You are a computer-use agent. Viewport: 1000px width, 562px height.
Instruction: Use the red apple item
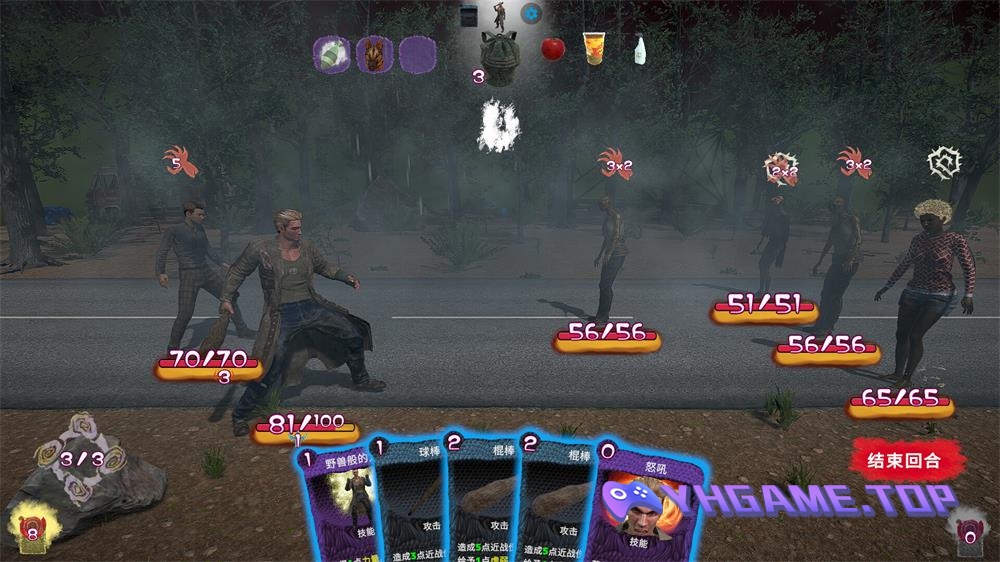coord(553,49)
